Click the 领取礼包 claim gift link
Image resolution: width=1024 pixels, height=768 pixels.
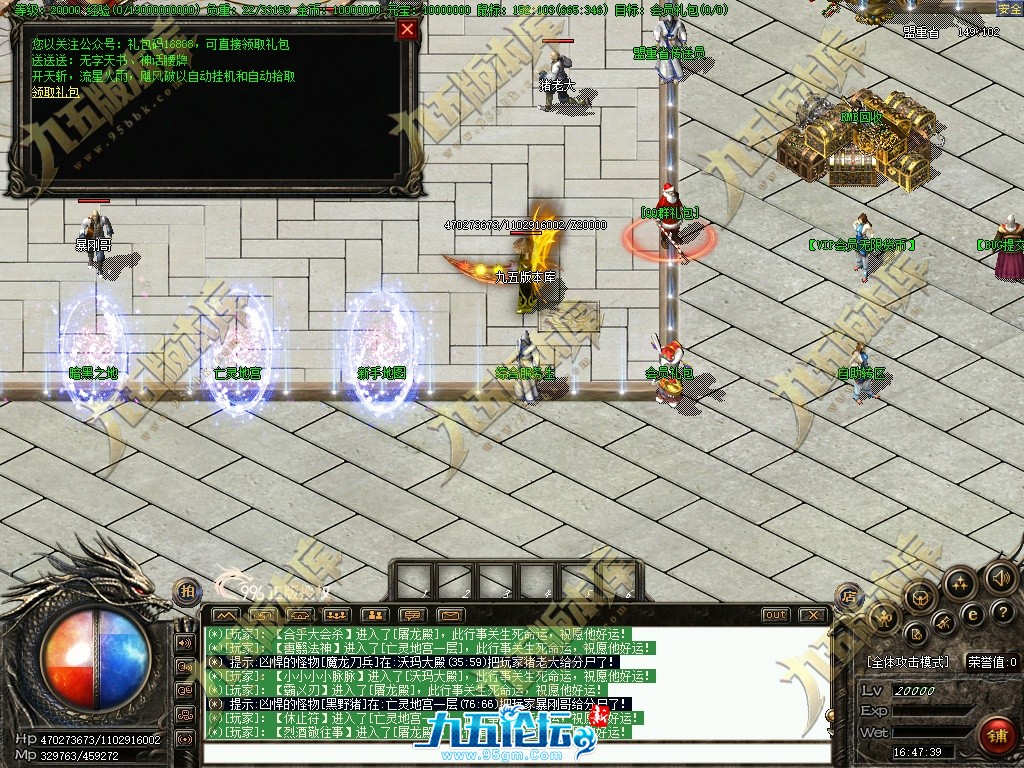(x=55, y=91)
